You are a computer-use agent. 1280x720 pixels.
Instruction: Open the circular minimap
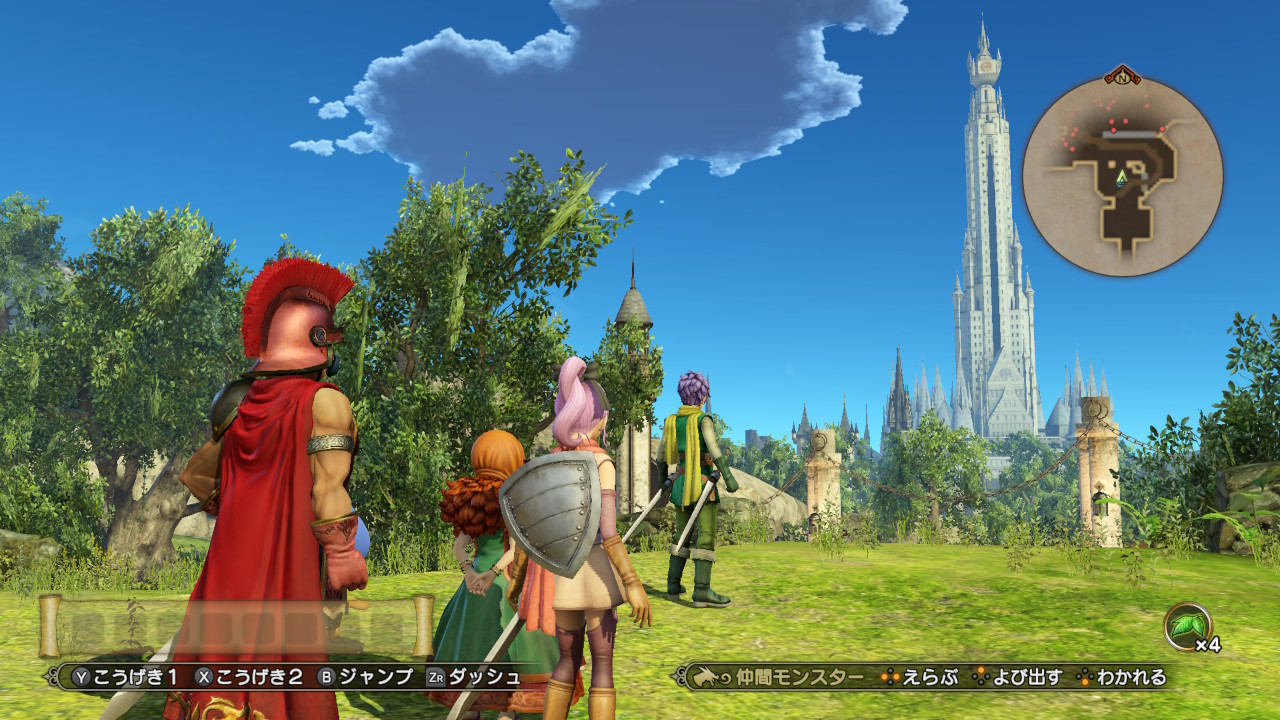1122,176
